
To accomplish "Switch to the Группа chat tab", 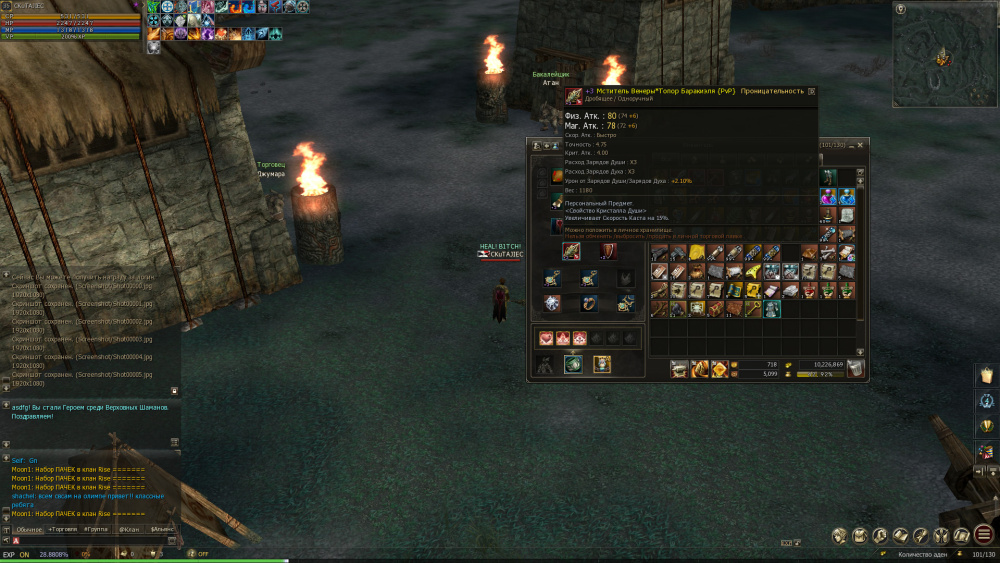I will [x=97, y=528].
